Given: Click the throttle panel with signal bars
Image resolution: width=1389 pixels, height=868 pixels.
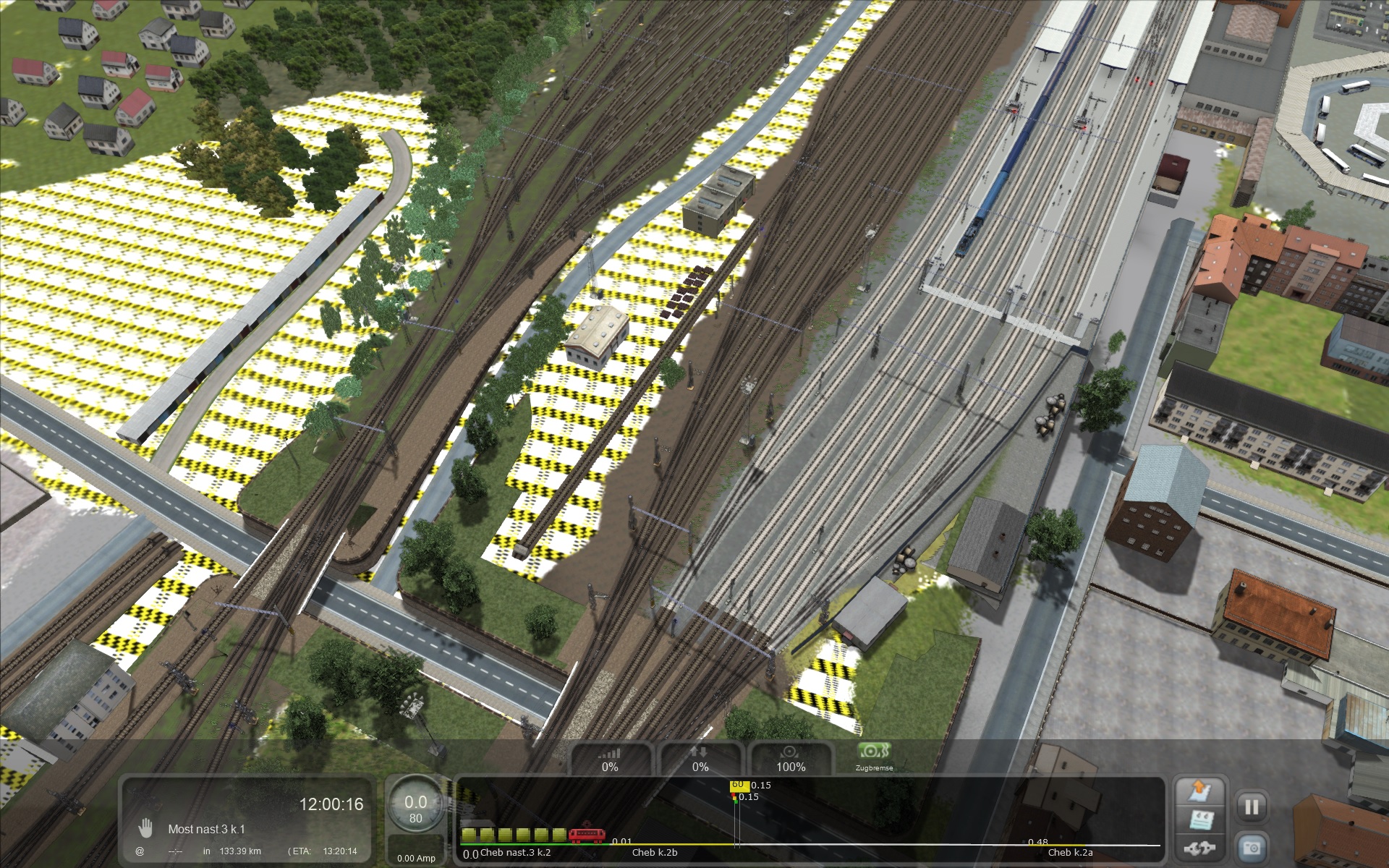Looking at the screenshot, I should click(x=610, y=759).
